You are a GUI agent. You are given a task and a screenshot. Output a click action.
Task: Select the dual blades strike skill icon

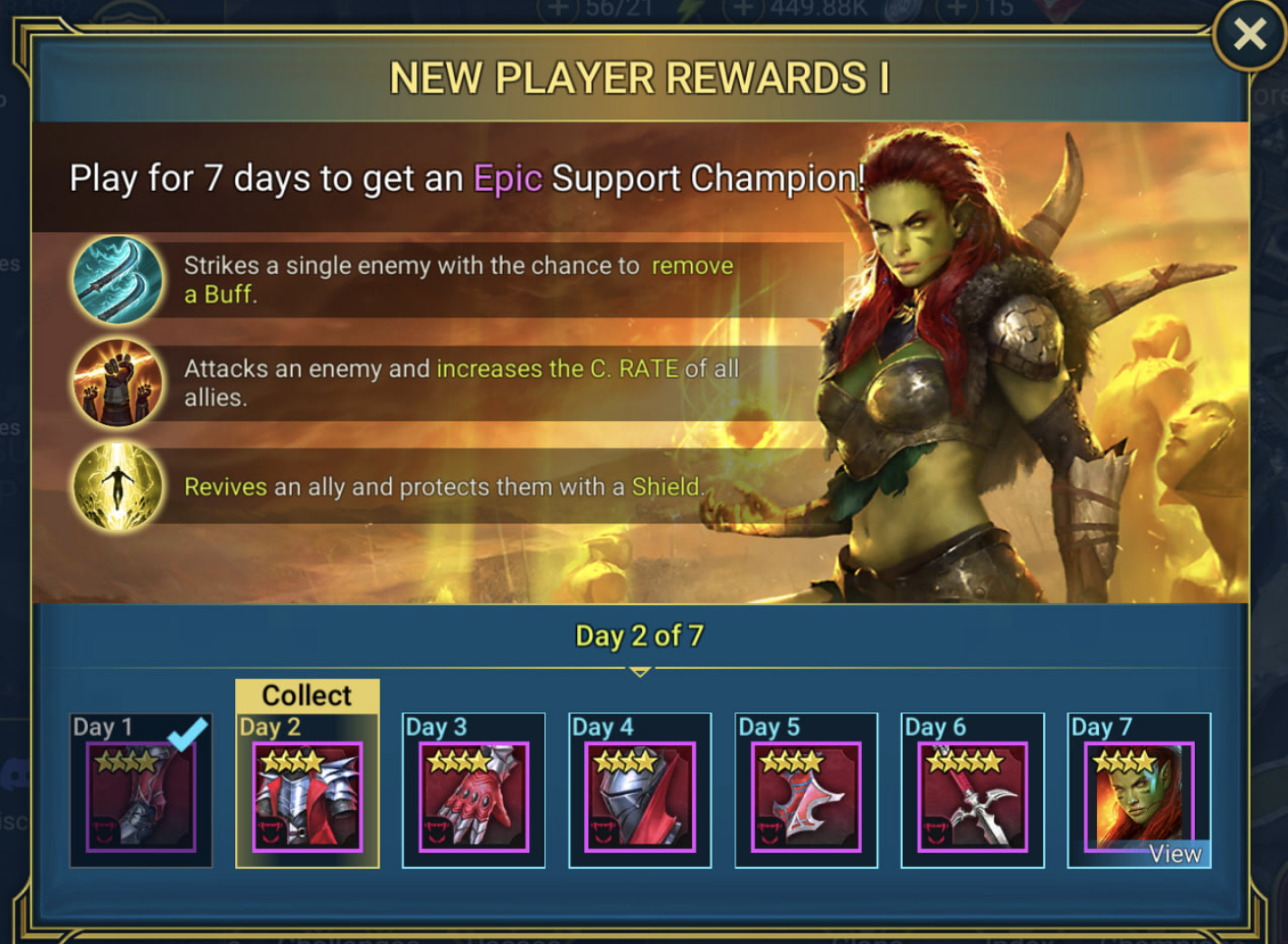(x=118, y=279)
